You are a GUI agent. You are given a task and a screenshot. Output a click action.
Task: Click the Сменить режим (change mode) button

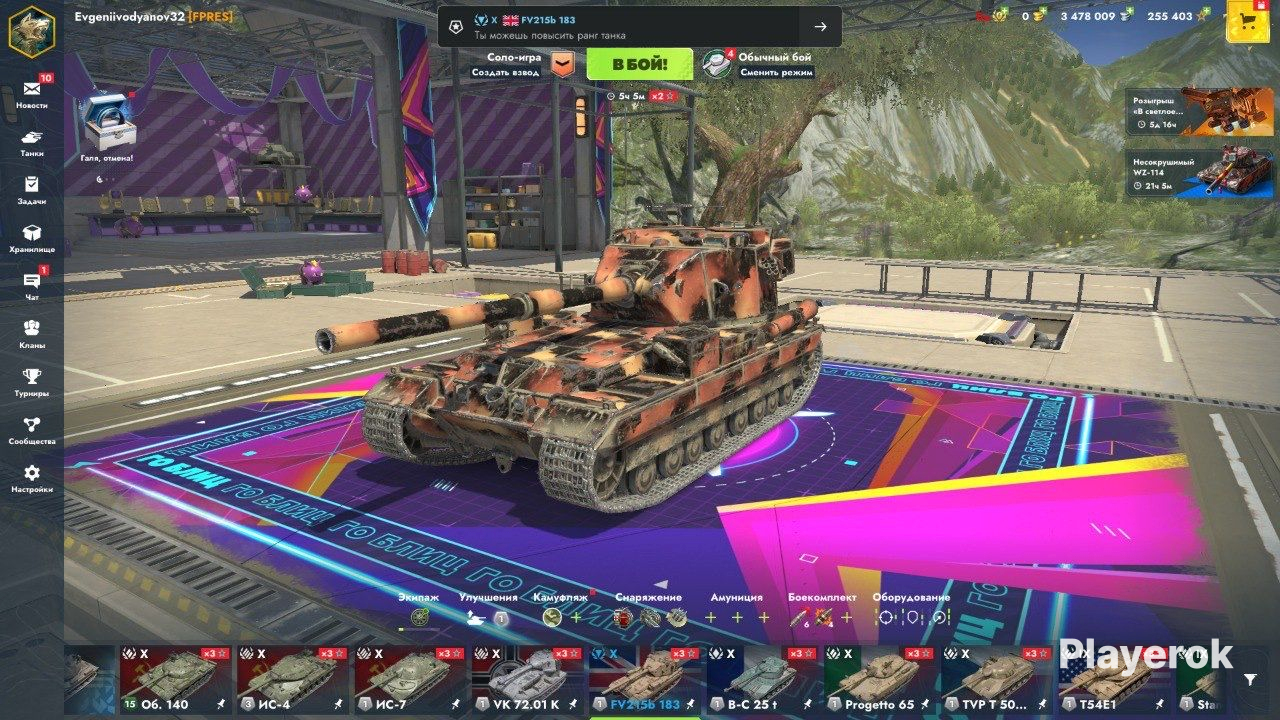[x=776, y=72]
